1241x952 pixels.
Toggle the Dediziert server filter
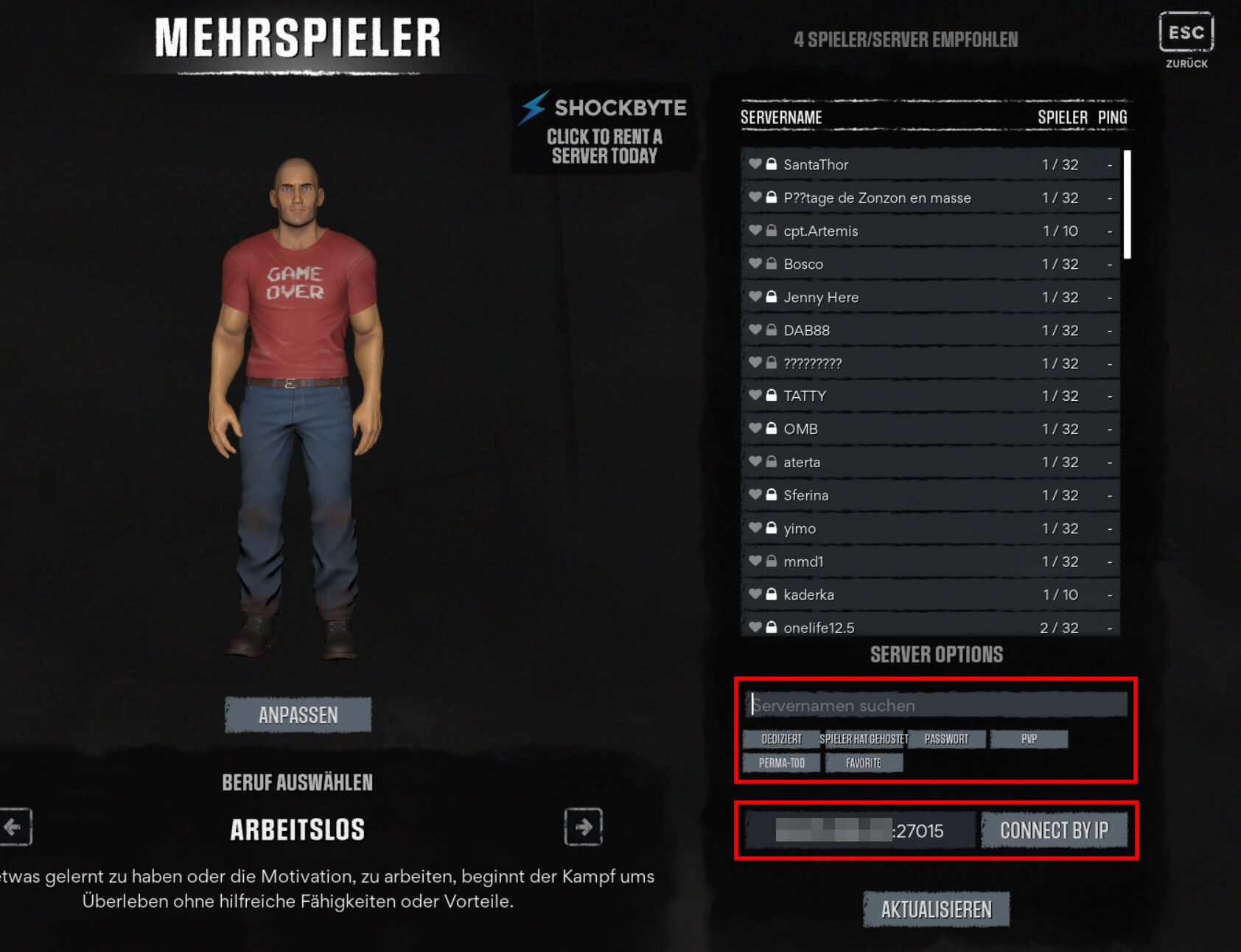781,739
